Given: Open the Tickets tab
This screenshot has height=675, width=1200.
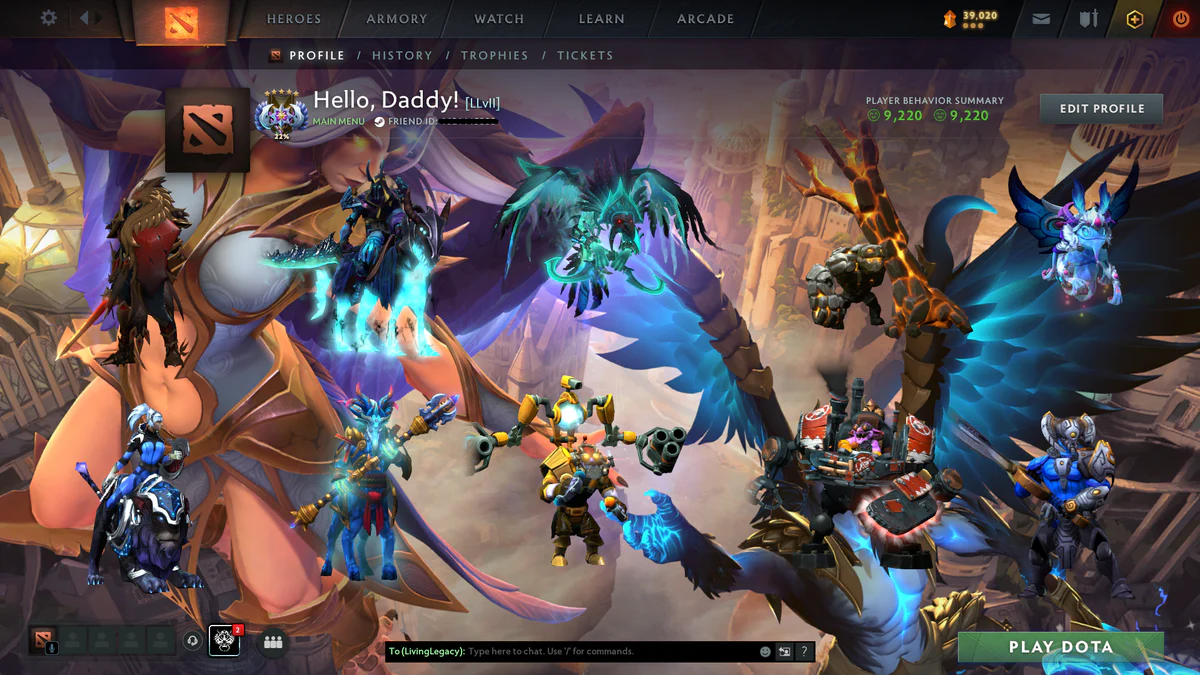Looking at the screenshot, I should click(585, 56).
